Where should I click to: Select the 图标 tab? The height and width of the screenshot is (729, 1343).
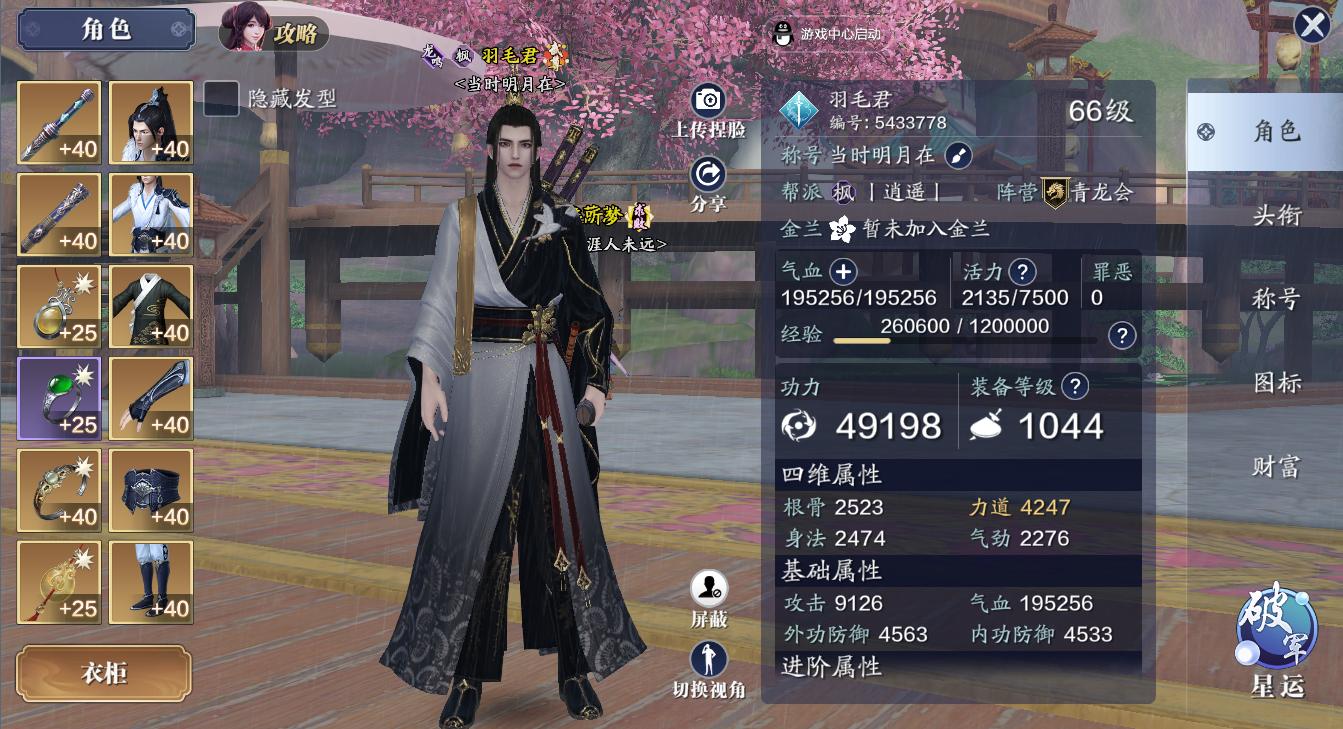click(1276, 383)
